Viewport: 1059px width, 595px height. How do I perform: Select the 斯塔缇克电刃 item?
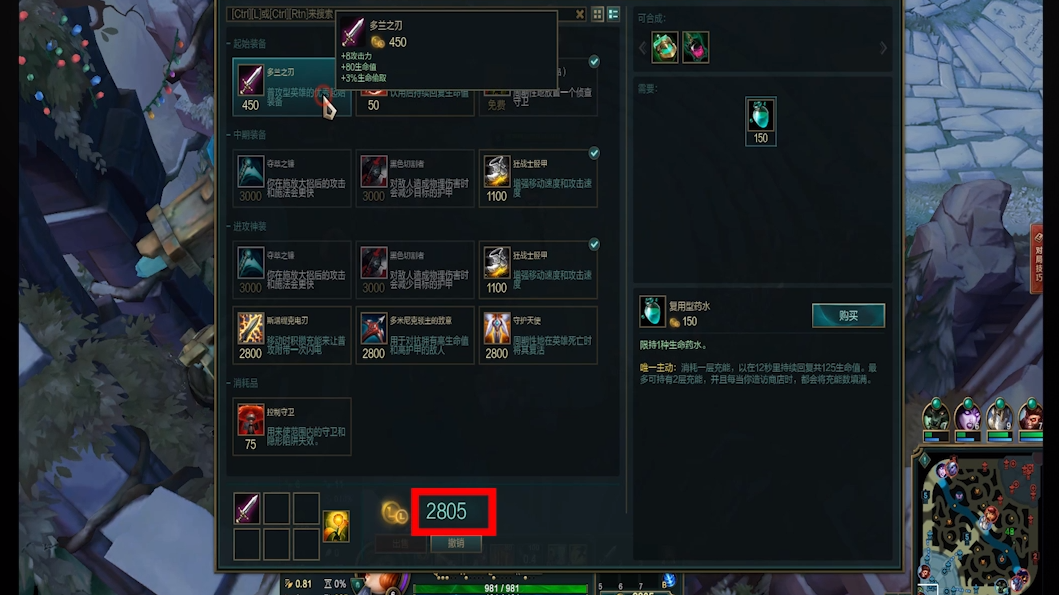point(291,334)
